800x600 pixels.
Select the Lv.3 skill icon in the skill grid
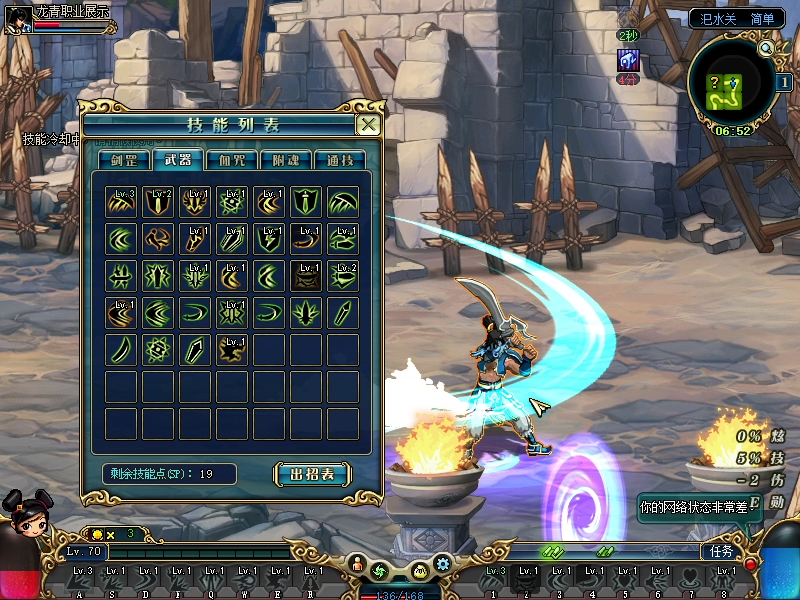click(123, 201)
